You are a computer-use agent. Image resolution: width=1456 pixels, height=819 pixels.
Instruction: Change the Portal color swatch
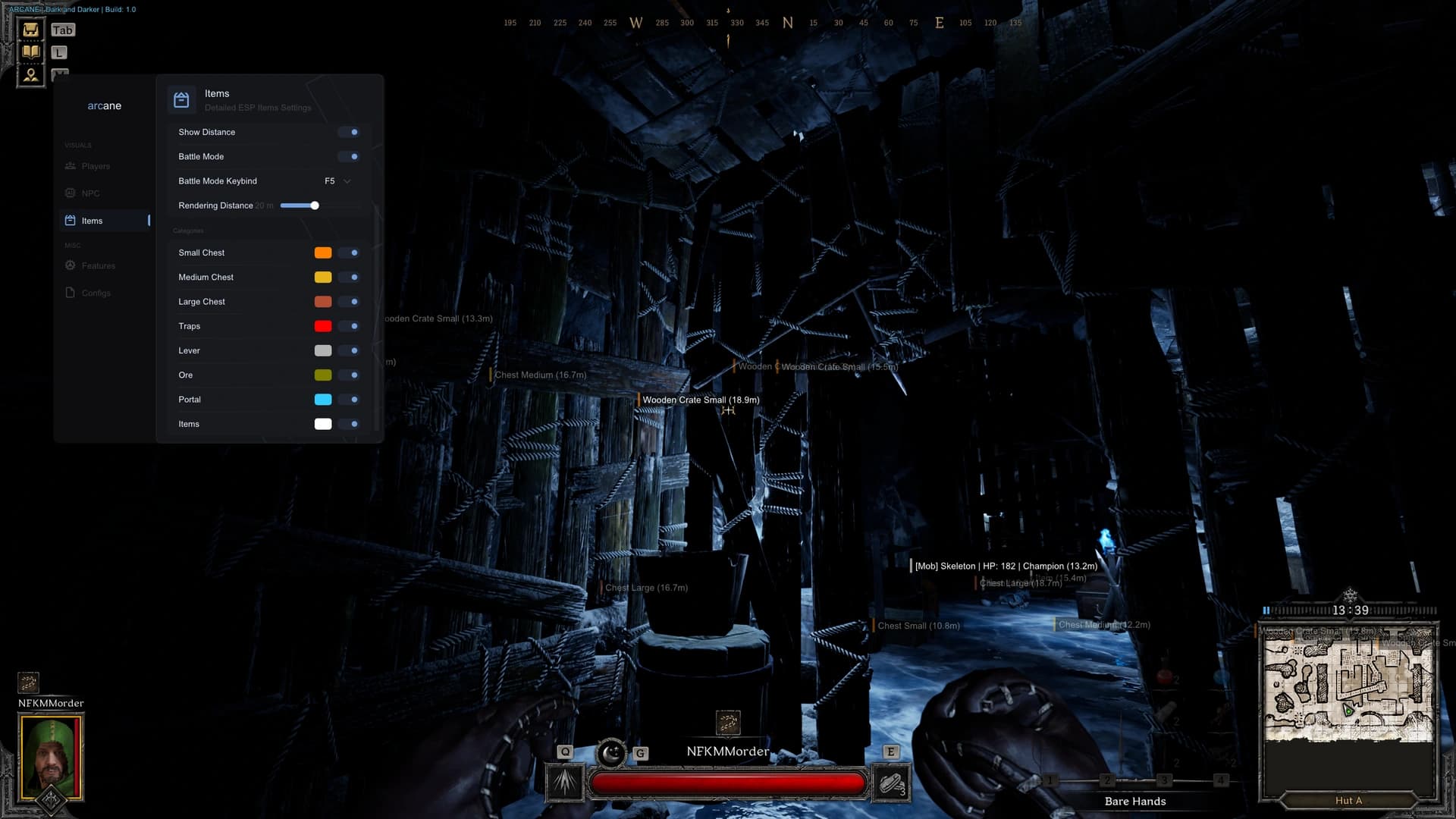click(x=323, y=400)
